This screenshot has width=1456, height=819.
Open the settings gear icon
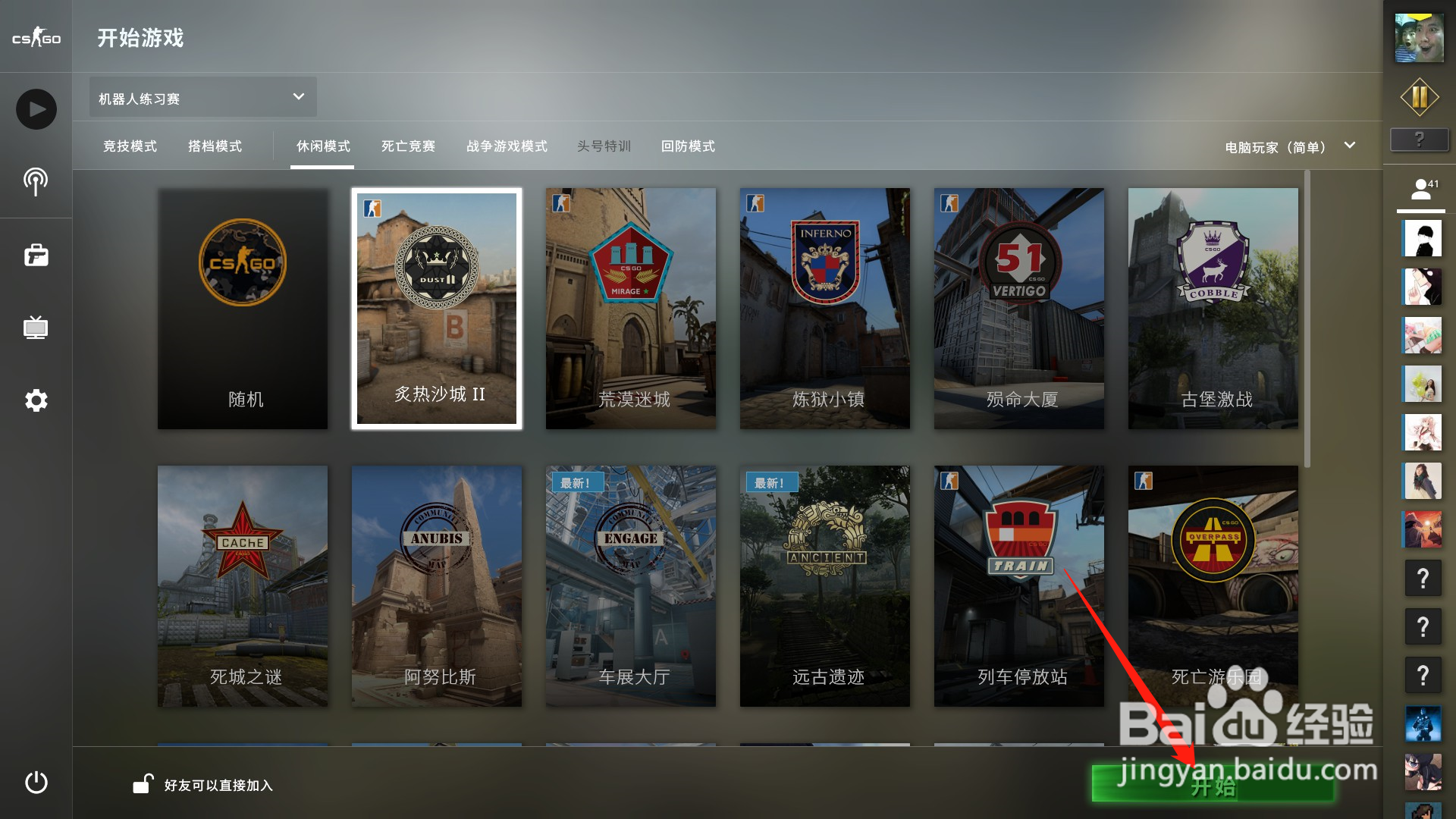pyautogui.click(x=35, y=400)
